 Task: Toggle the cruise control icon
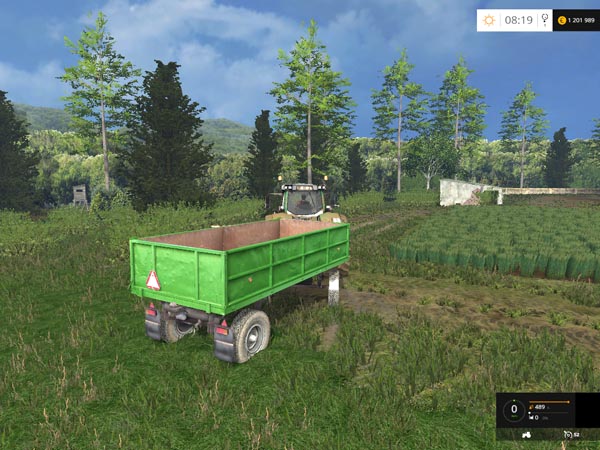(568, 434)
